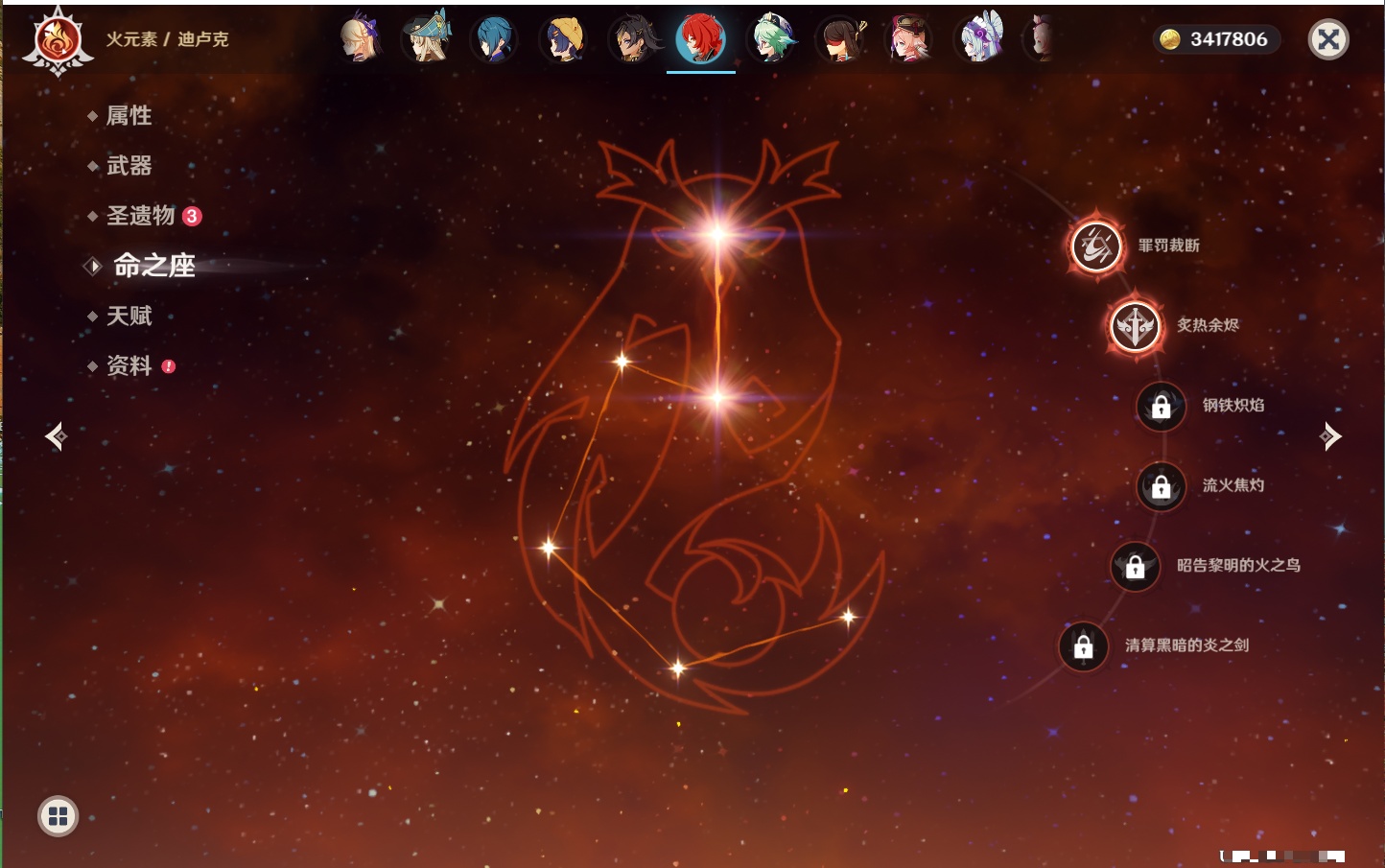Open the 属性 attributes section
This screenshot has height=868, width=1385.
(x=129, y=116)
